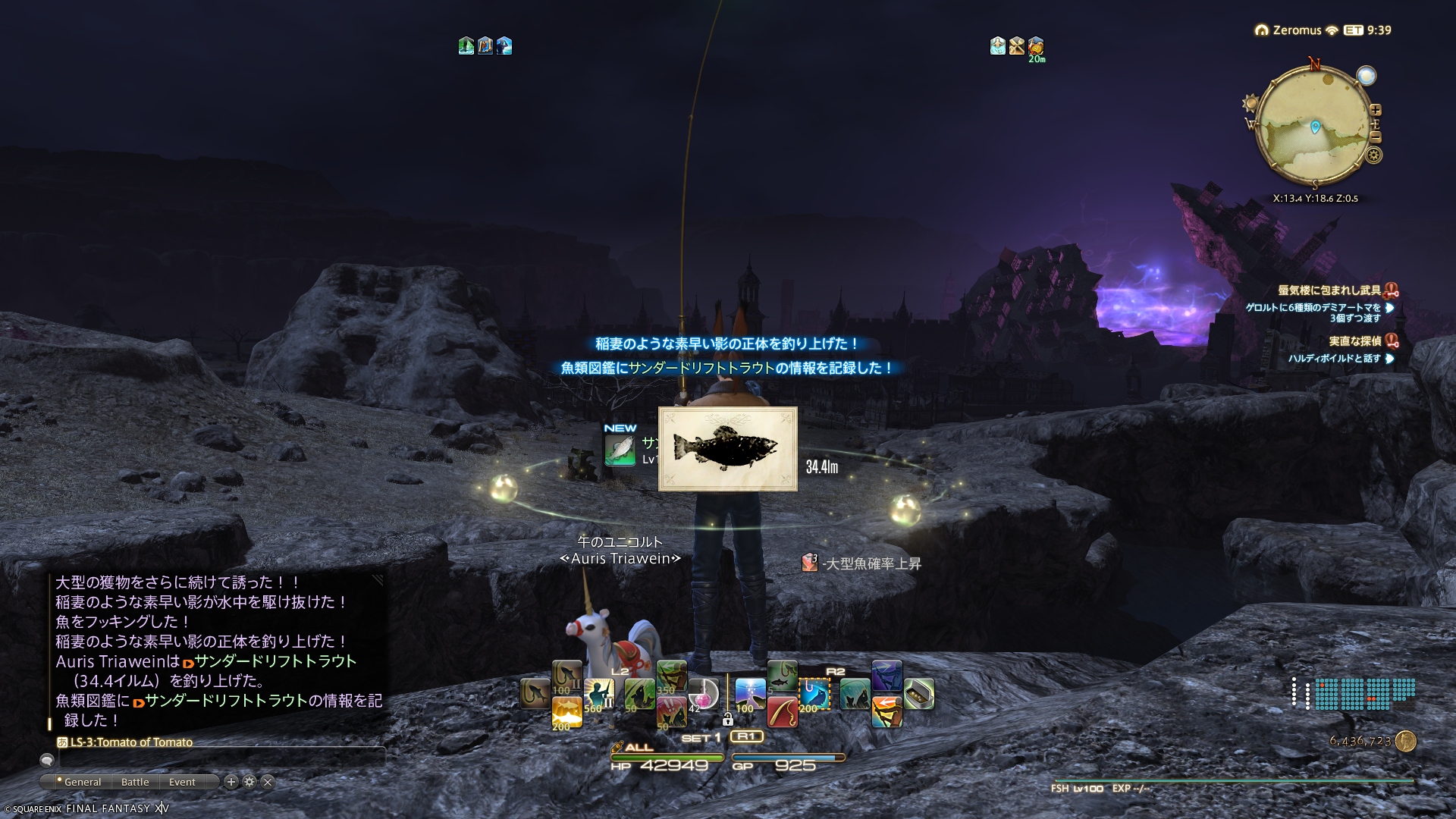Screen dimensions: 1456x819
Task: Click the chat text input field
Action: (x=220, y=758)
